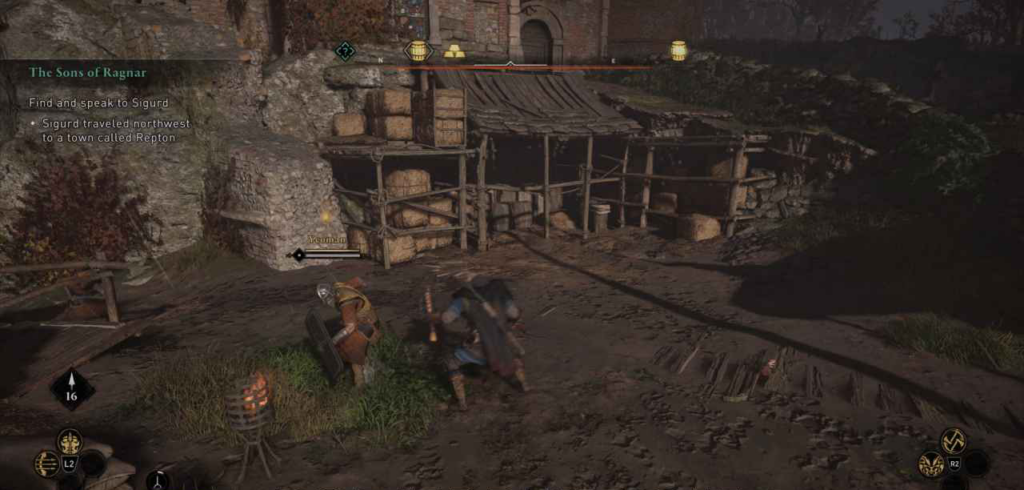Select the gold bars wealth compass marker

pyautogui.click(x=454, y=51)
